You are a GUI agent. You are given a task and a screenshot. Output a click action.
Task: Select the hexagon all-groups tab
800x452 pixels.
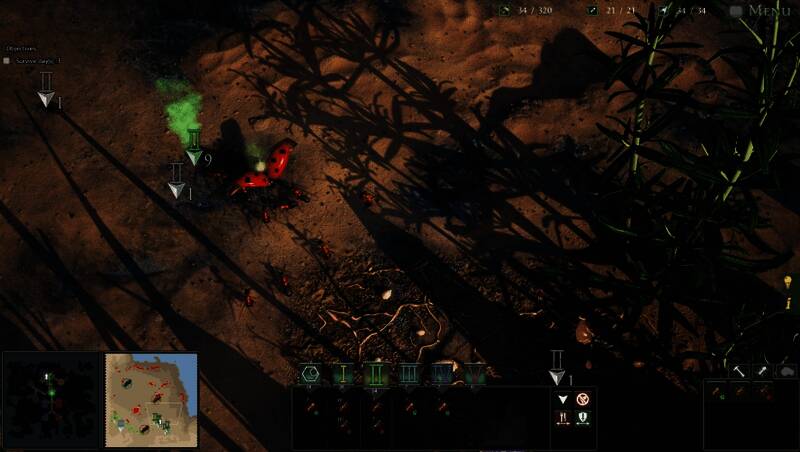311,374
